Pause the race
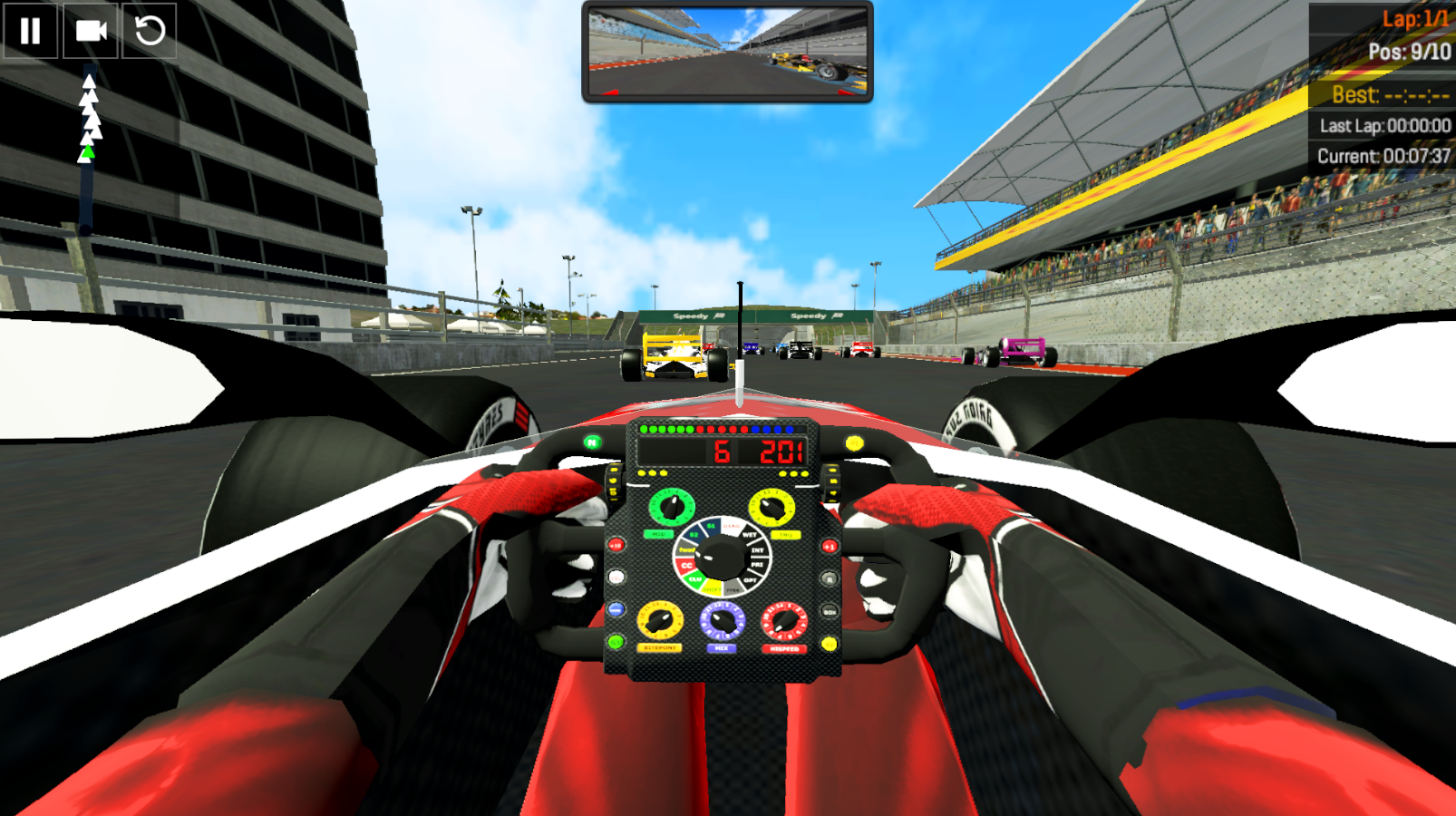The height and width of the screenshot is (816, 1456). (x=30, y=31)
